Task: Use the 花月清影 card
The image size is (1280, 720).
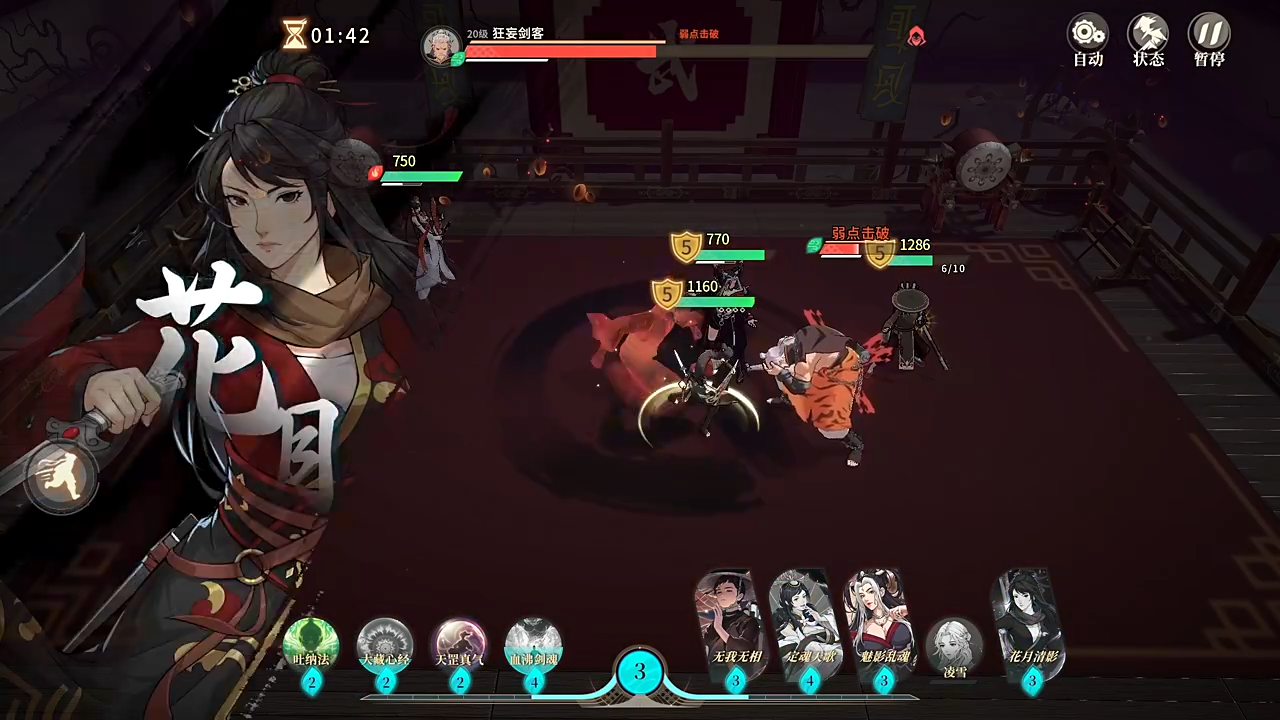Action: click(1030, 622)
